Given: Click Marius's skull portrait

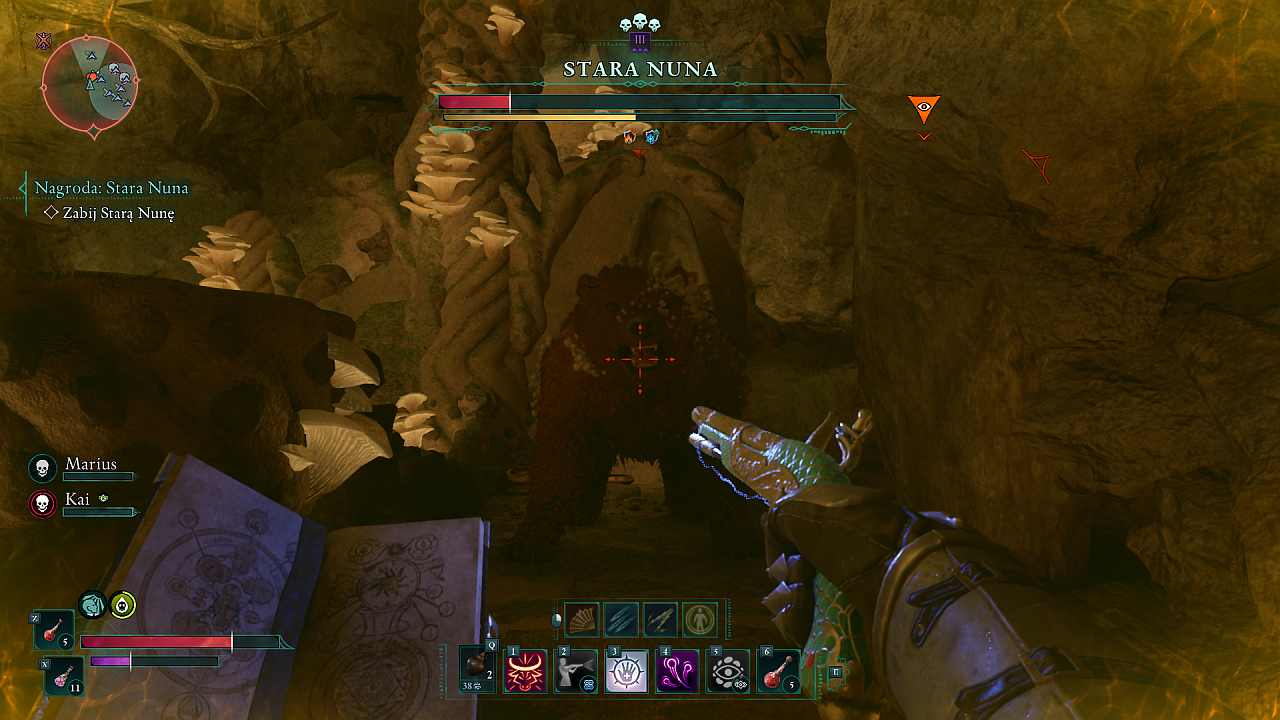Looking at the screenshot, I should click(42, 468).
